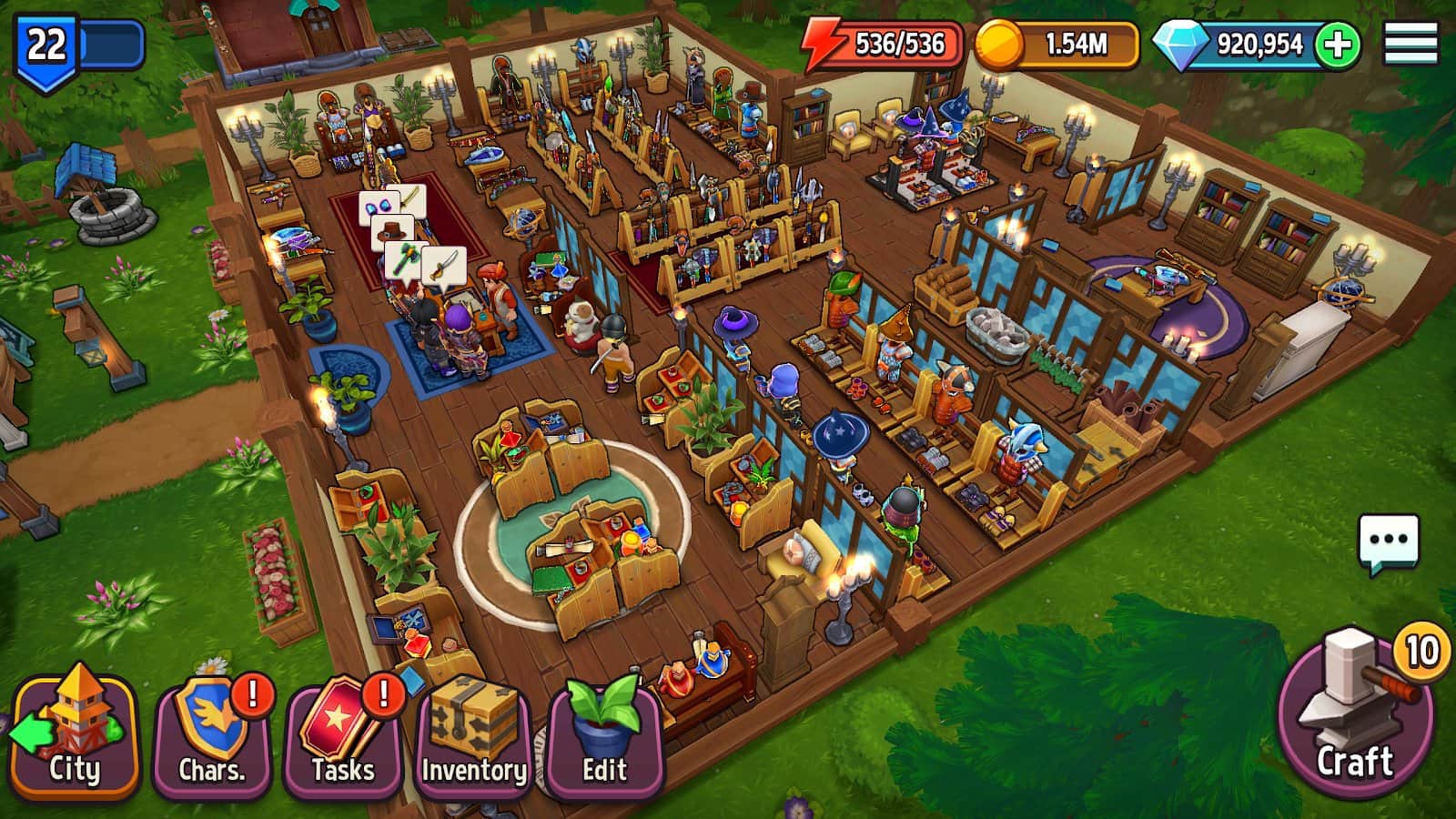Open the chat speech bubble

pos(1389,542)
